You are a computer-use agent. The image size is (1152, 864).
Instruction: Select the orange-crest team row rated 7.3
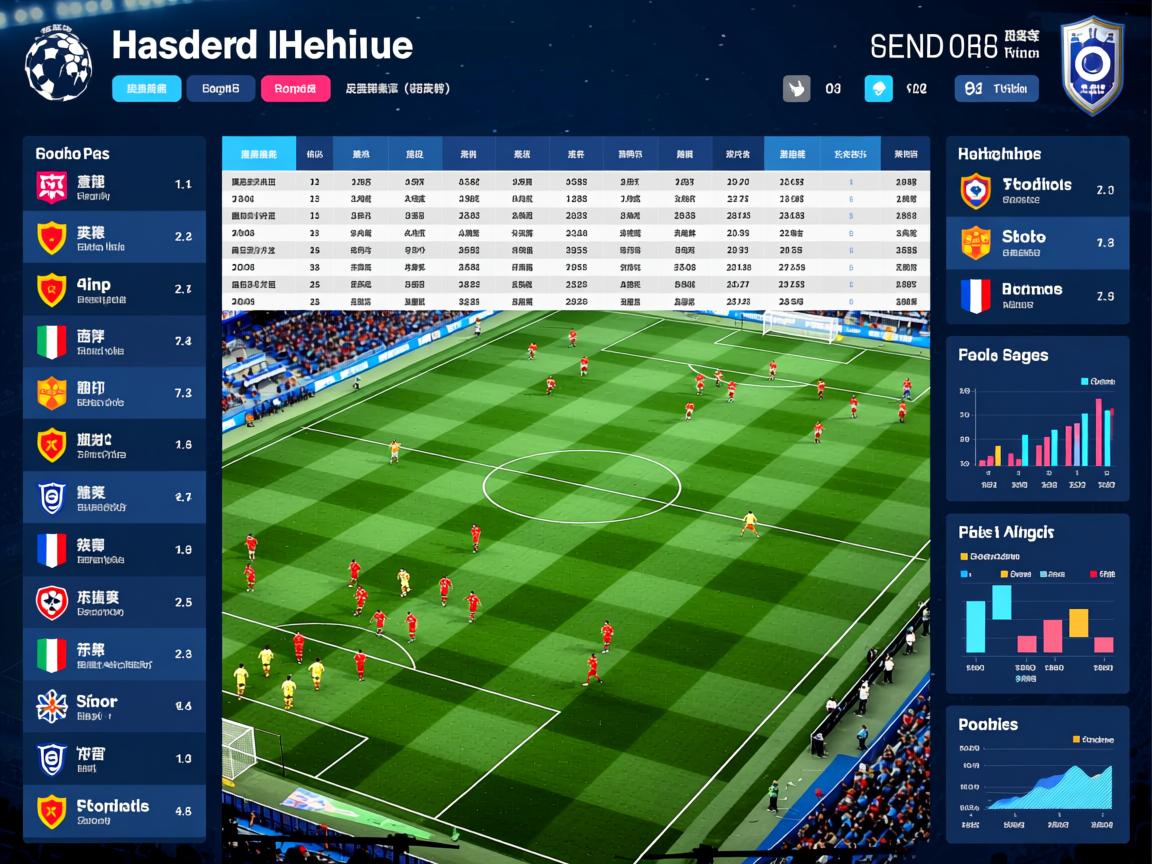(x=114, y=393)
